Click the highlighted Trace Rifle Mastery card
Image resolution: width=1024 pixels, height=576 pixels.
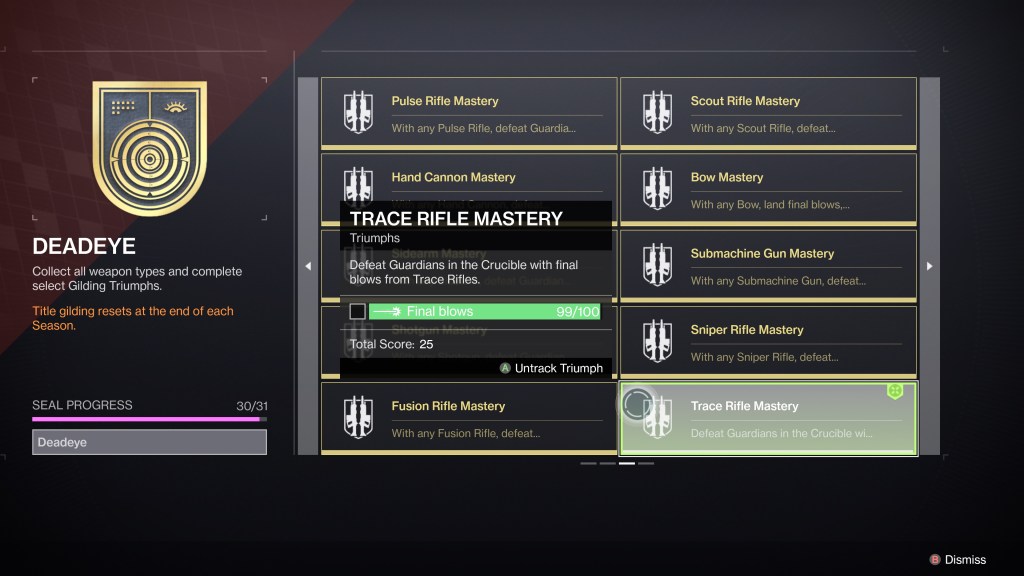pyautogui.click(x=768, y=418)
